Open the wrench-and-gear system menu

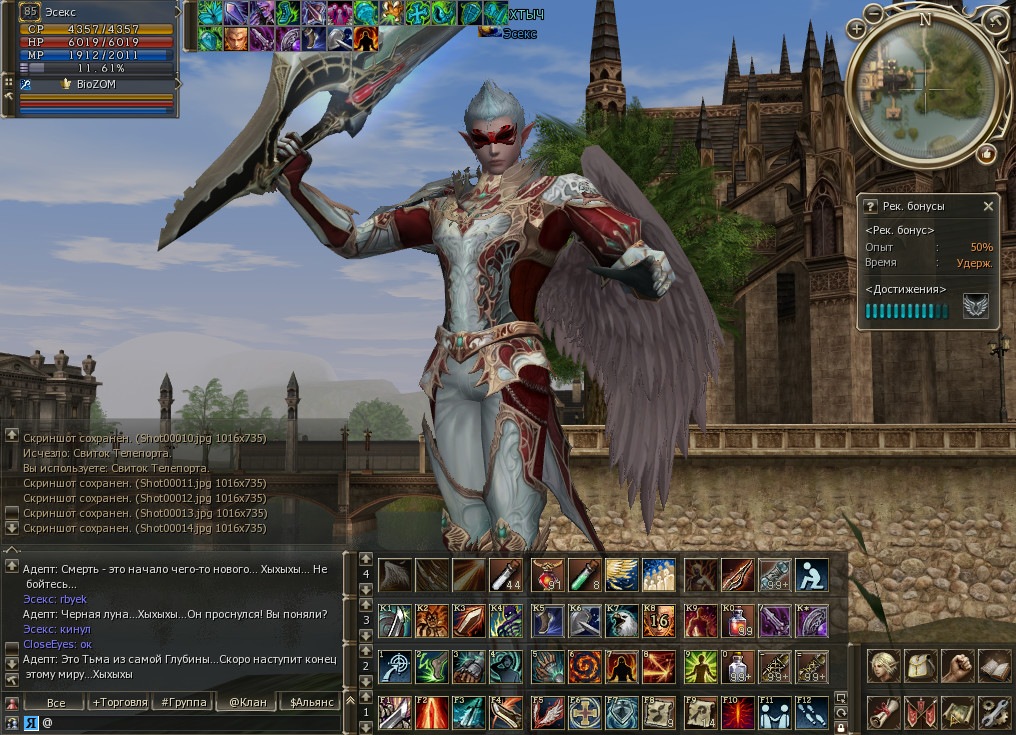click(994, 711)
